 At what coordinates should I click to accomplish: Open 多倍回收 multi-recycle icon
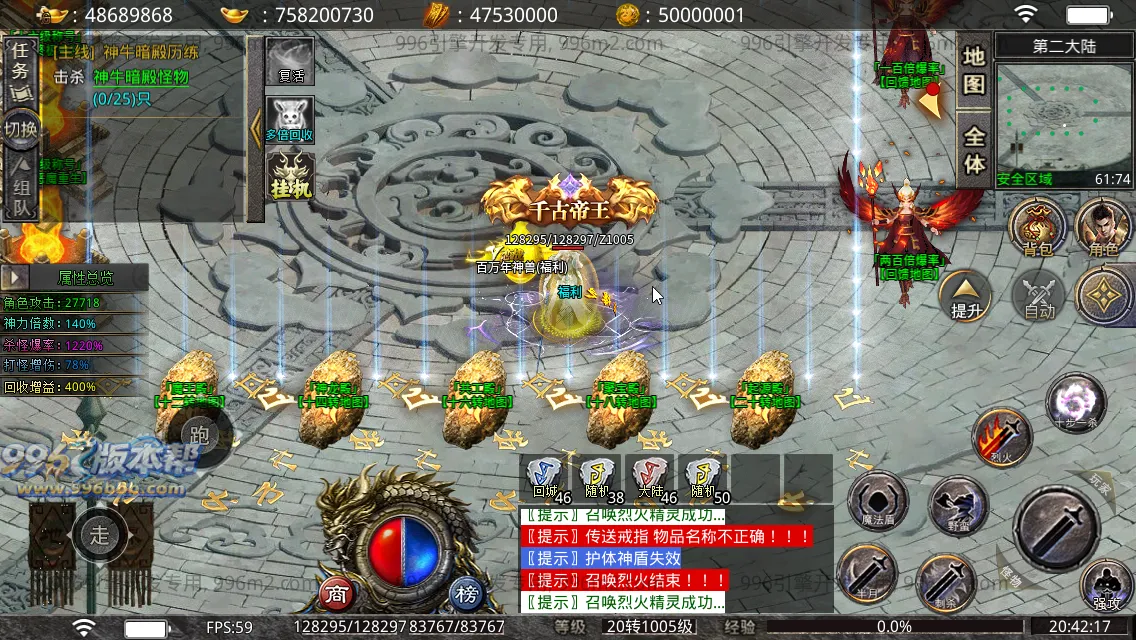click(290, 120)
